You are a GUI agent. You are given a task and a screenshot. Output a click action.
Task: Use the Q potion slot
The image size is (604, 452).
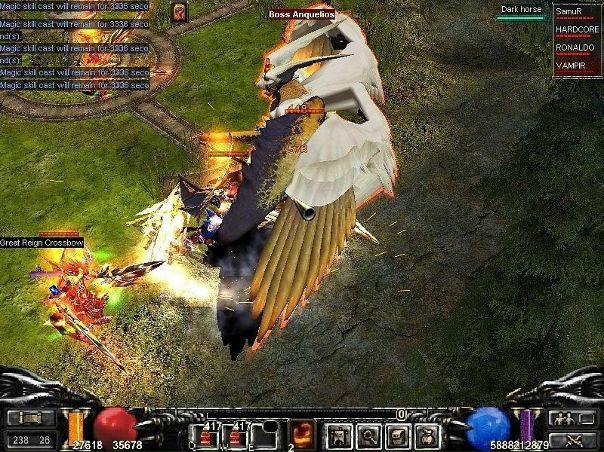(x=203, y=435)
